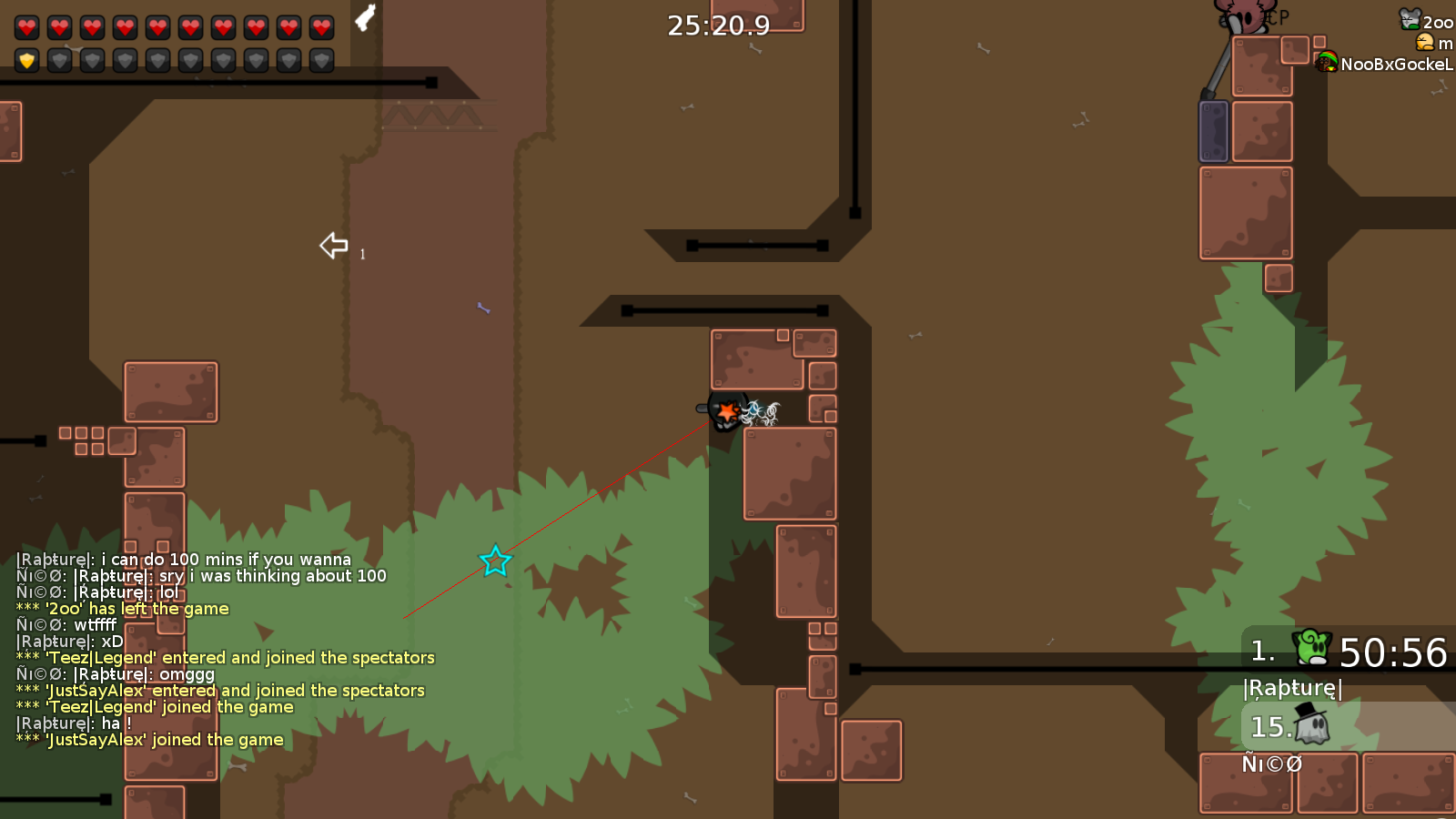Click NooBxGockeL's rasta tee avatar
Screen dimensions: 1456x819
click(1327, 64)
